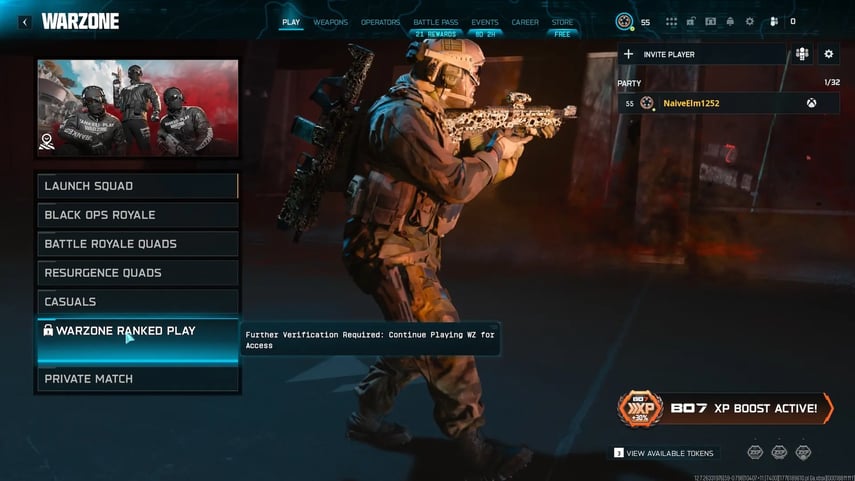This screenshot has width=855, height=481.
Task: Select Battle Royale Quads
Action: pyautogui.click(x=138, y=244)
